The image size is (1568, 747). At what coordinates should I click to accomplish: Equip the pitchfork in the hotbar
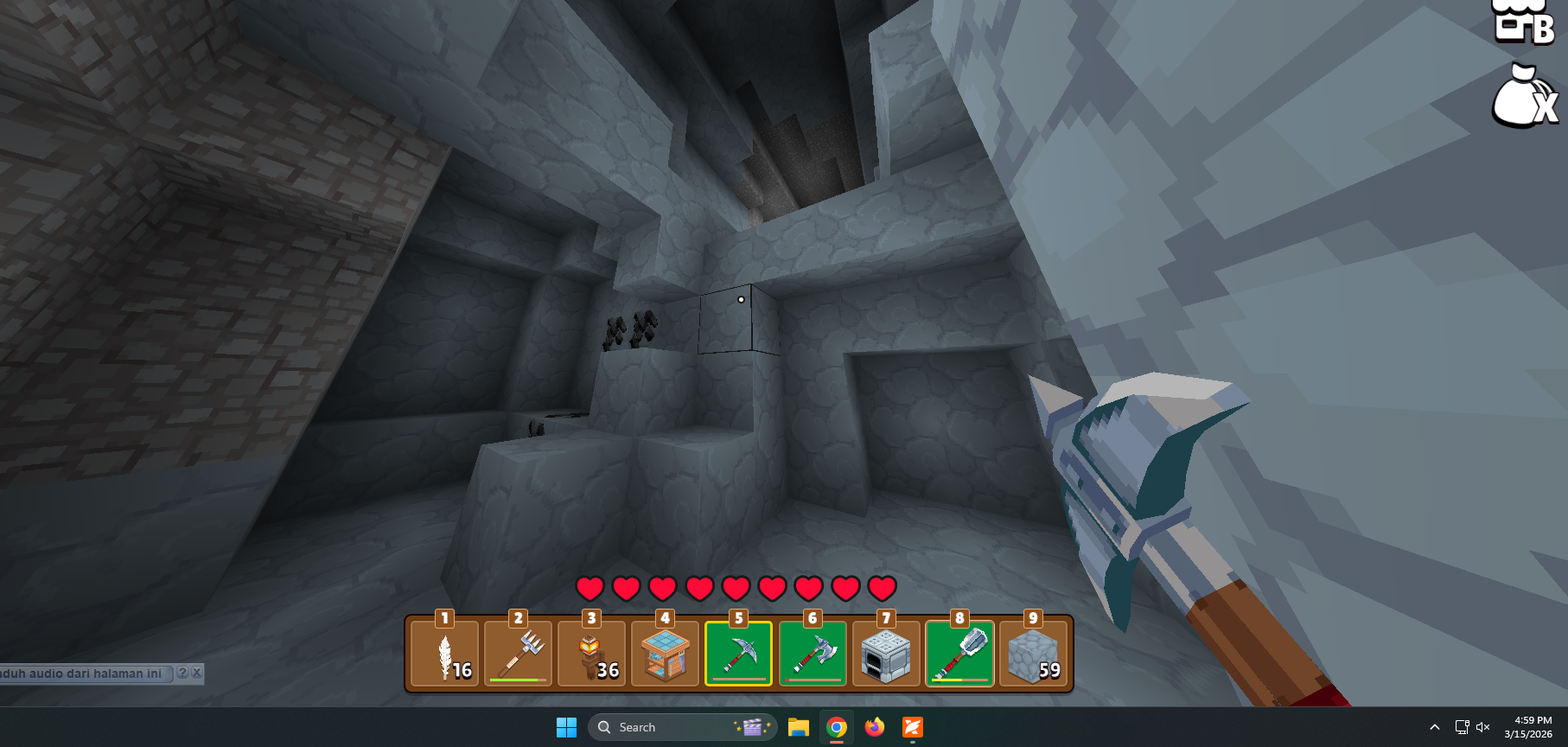[518, 654]
